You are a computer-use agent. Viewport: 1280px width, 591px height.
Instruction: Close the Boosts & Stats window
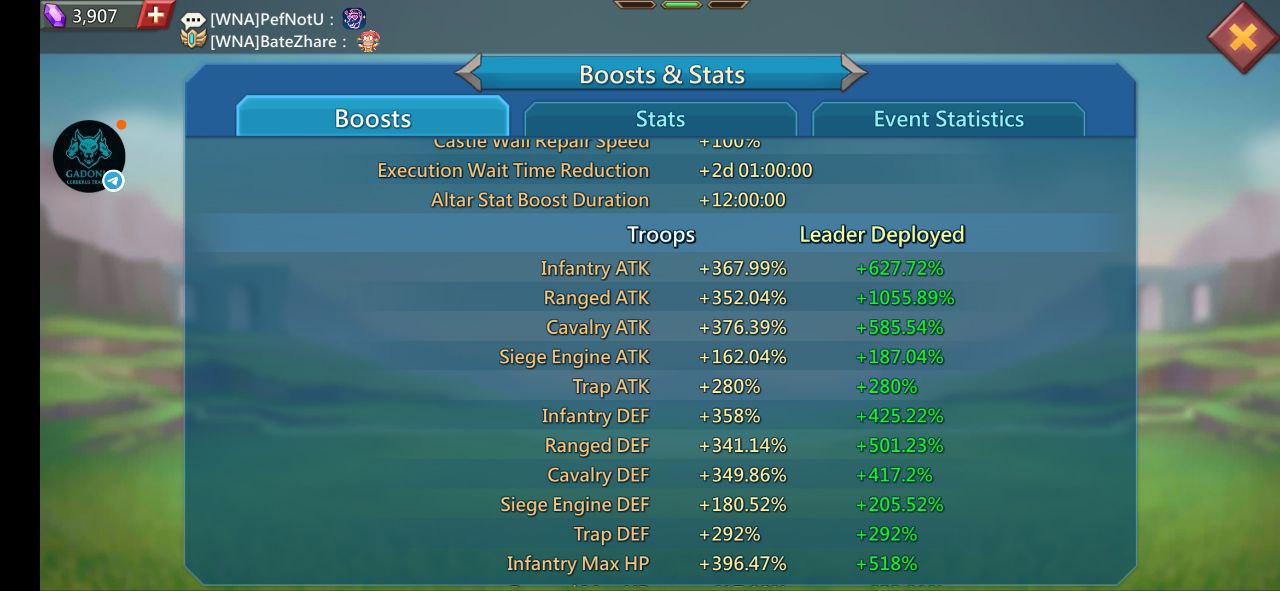coord(1242,38)
